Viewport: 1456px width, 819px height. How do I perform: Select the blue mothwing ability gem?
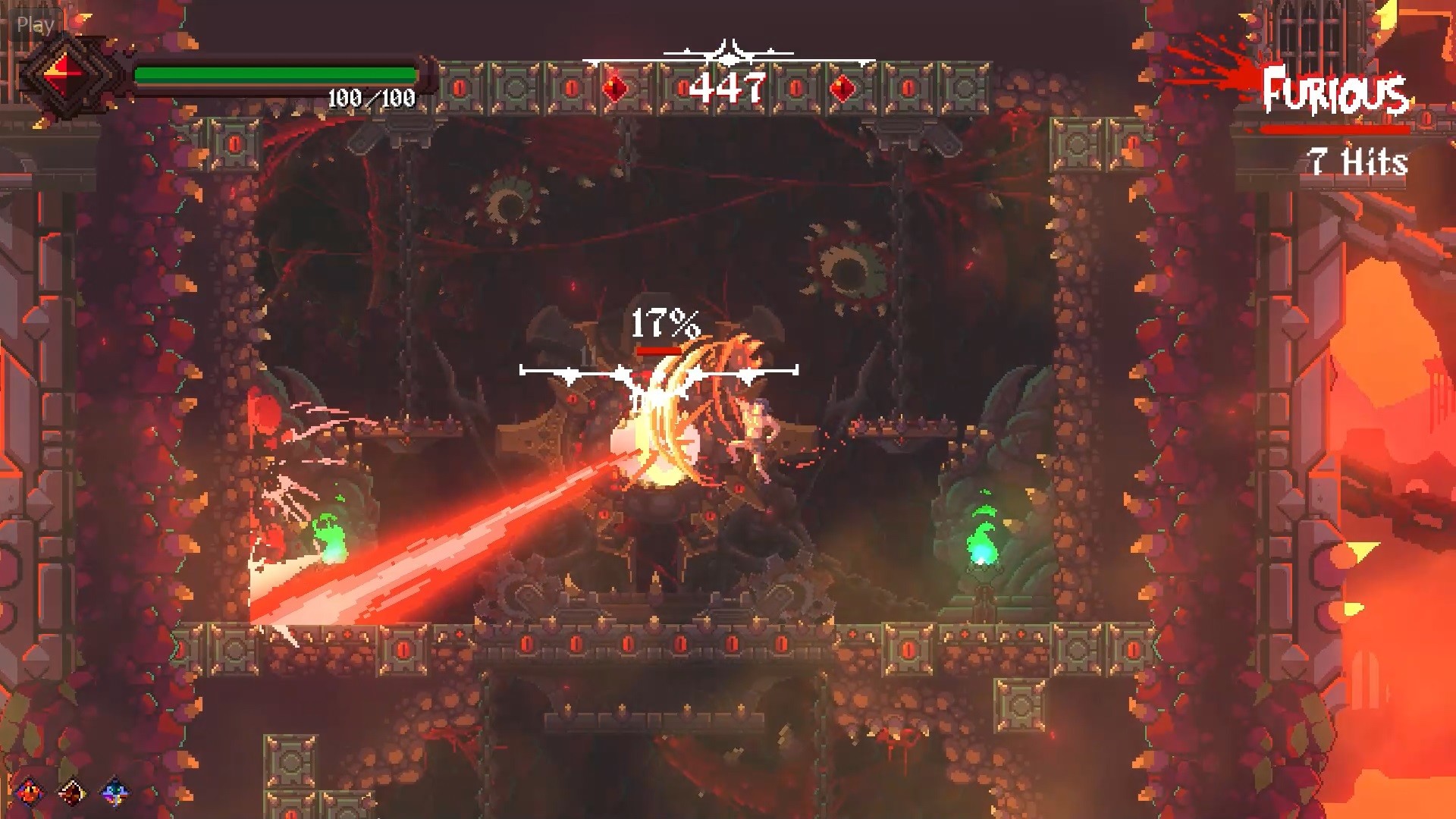point(114,792)
